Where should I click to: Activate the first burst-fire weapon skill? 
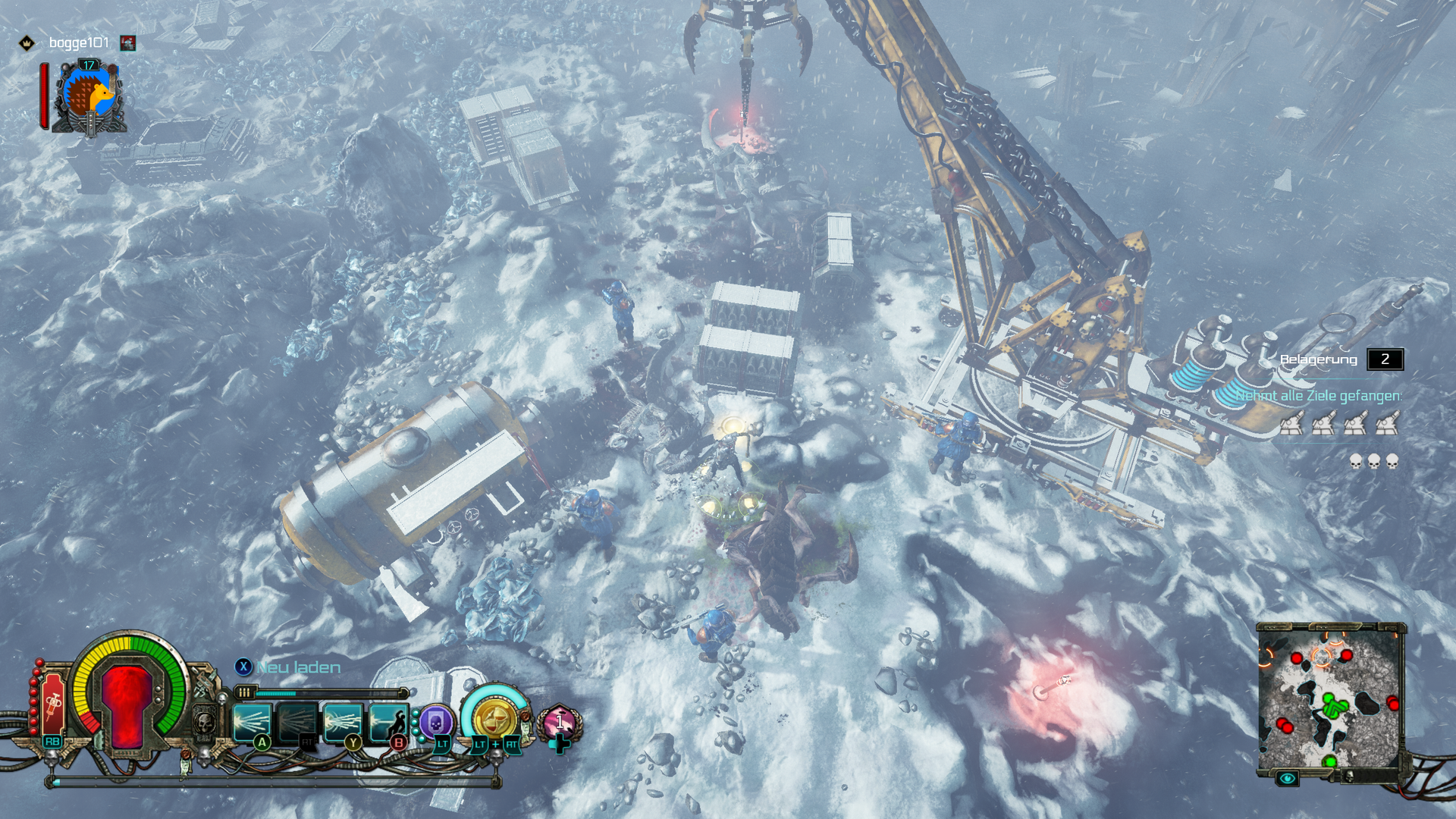click(253, 721)
